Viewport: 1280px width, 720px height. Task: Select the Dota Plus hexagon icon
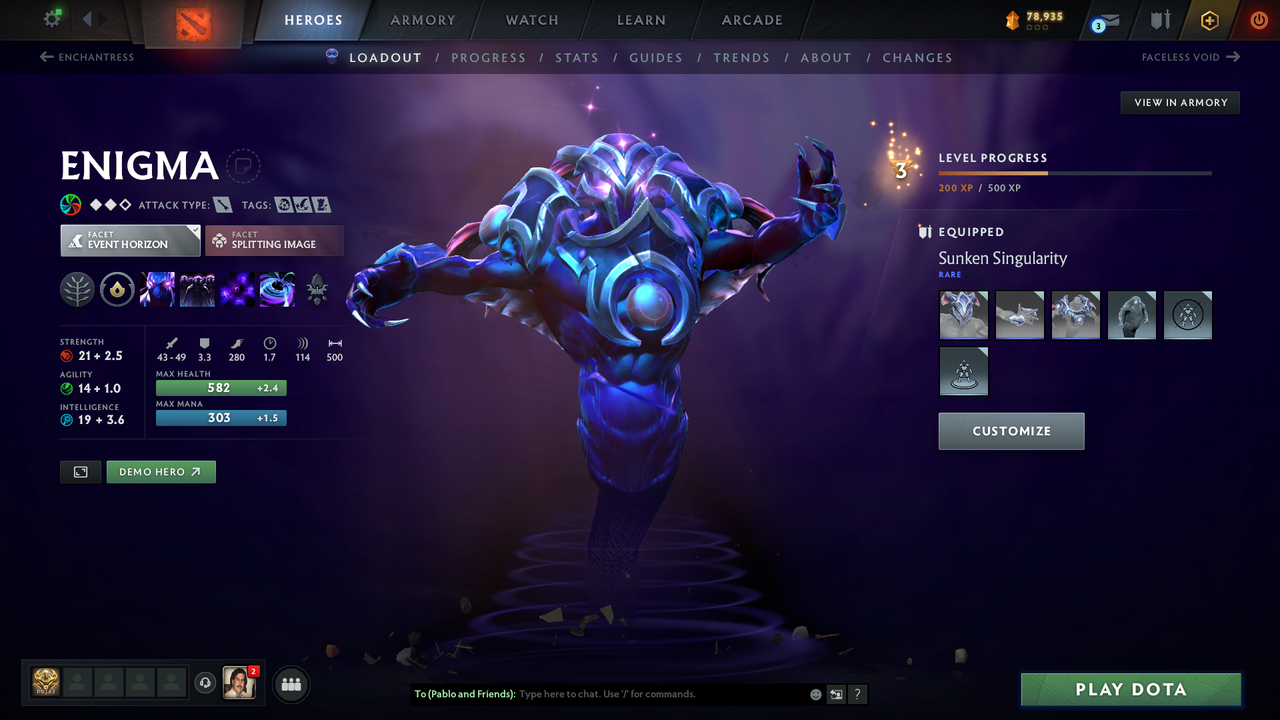click(x=1209, y=19)
